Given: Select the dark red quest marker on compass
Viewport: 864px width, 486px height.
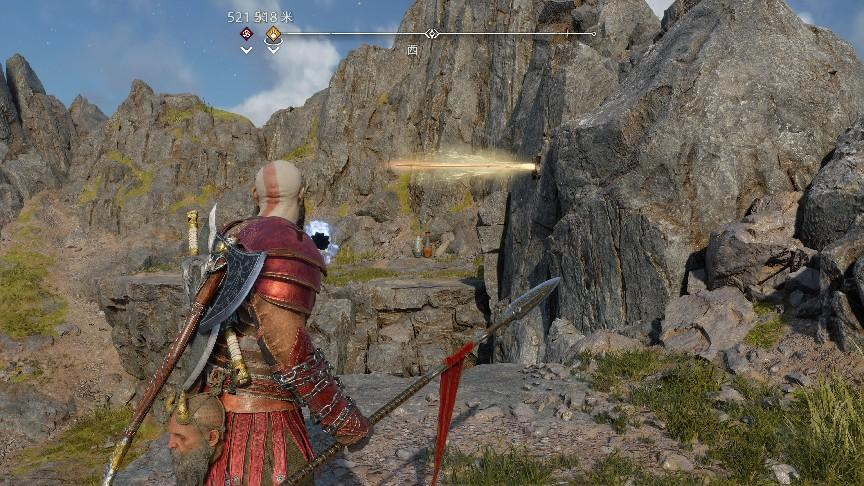Looking at the screenshot, I should click(x=246, y=34).
